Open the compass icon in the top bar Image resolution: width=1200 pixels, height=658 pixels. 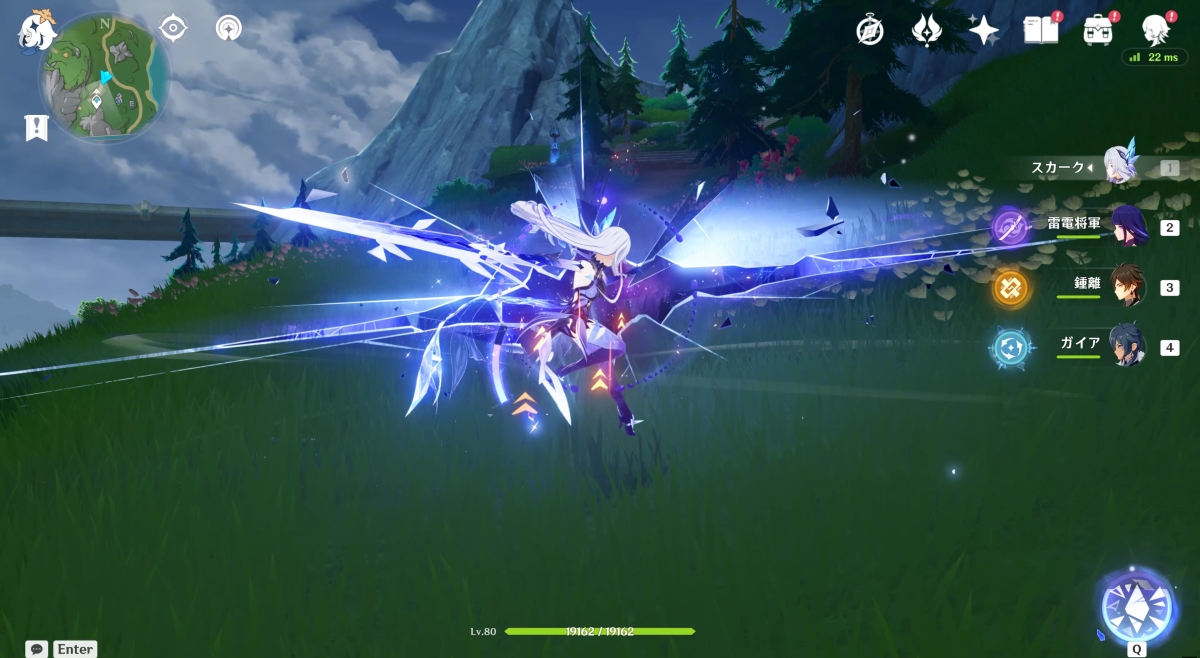tap(870, 30)
